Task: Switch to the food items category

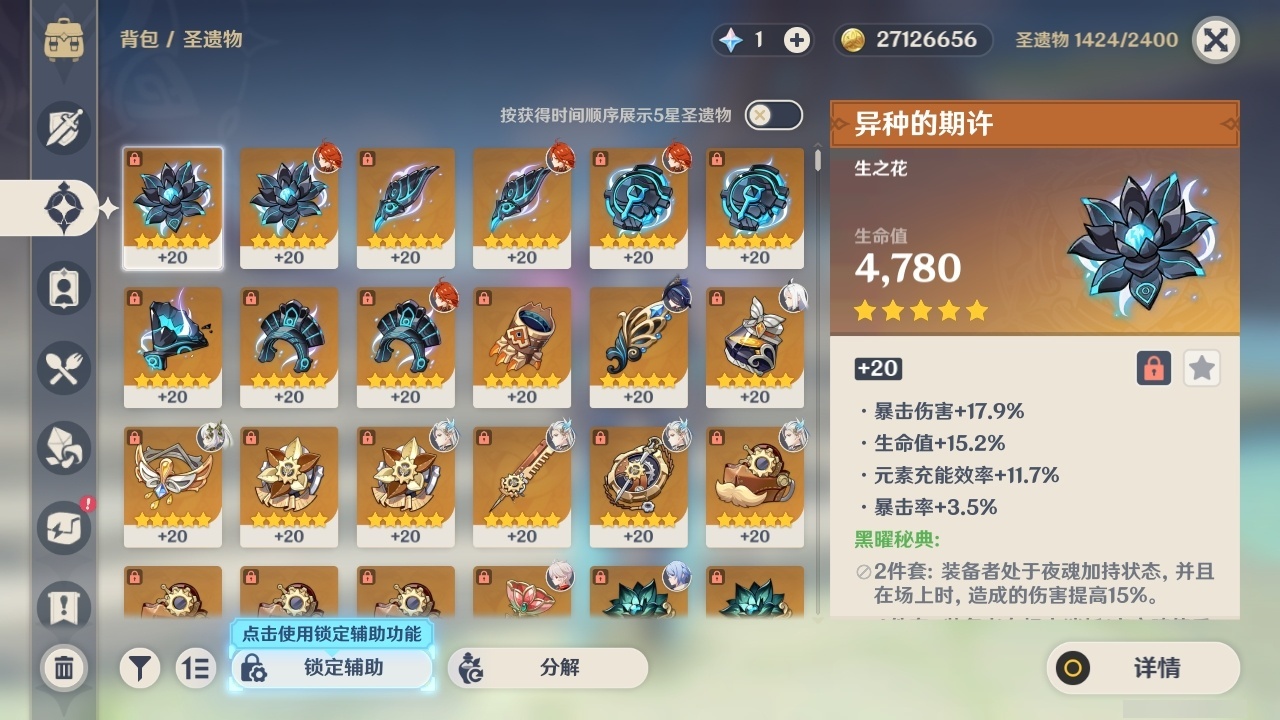Action: 62,368
